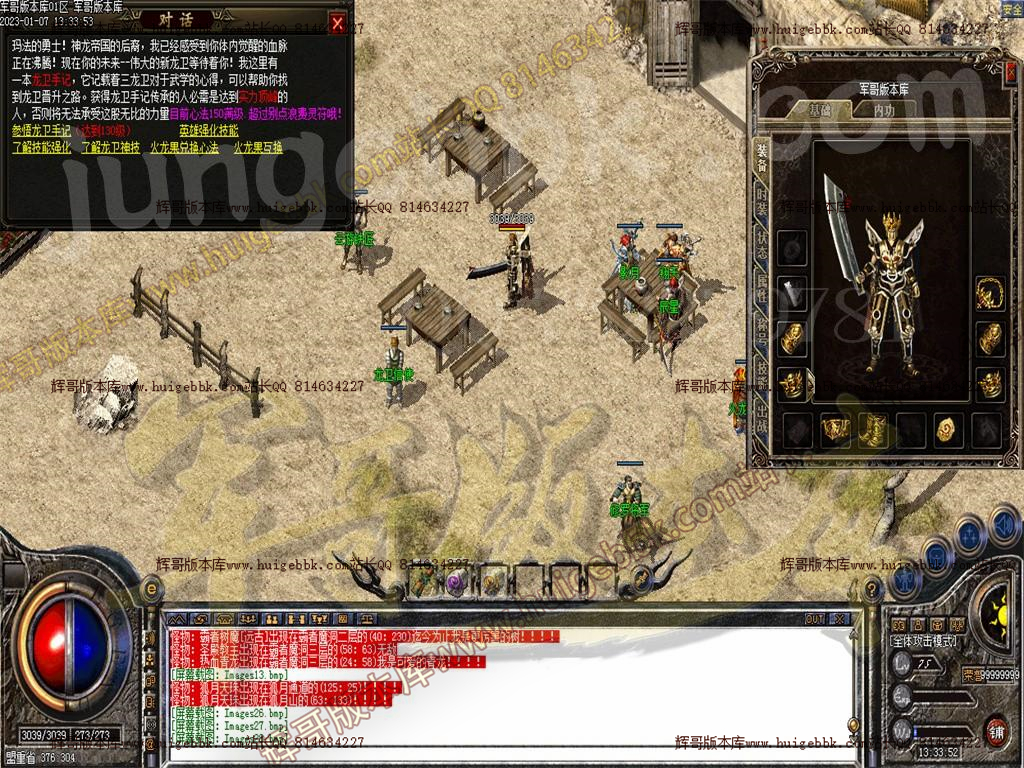Open the 基础 tab of character panel

point(820,110)
